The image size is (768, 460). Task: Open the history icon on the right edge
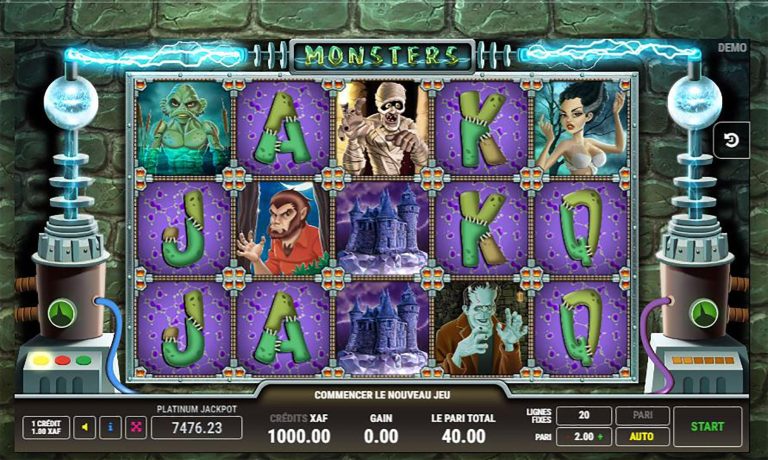[731, 140]
